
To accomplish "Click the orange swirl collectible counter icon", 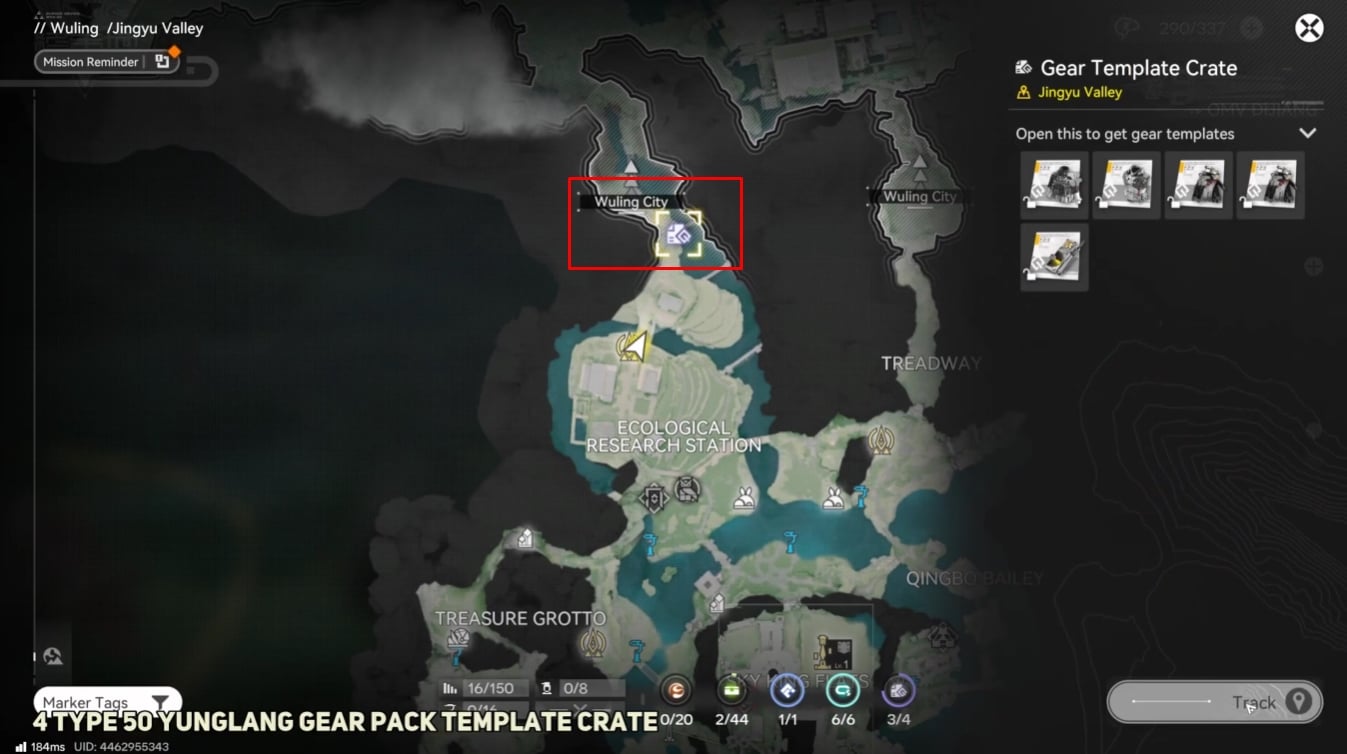I will [x=677, y=691].
